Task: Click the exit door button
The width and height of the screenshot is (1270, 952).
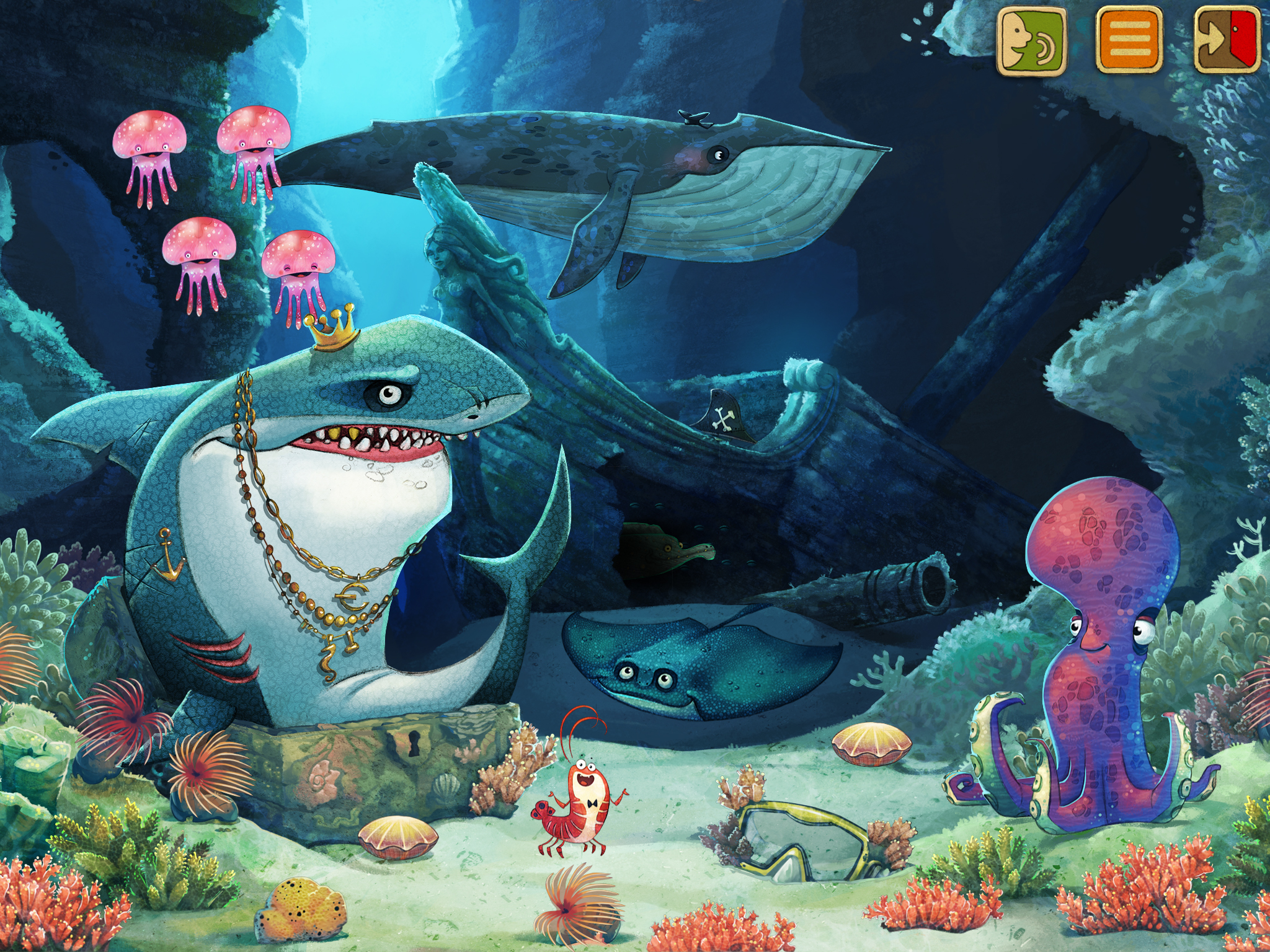Action: click(1227, 41)
